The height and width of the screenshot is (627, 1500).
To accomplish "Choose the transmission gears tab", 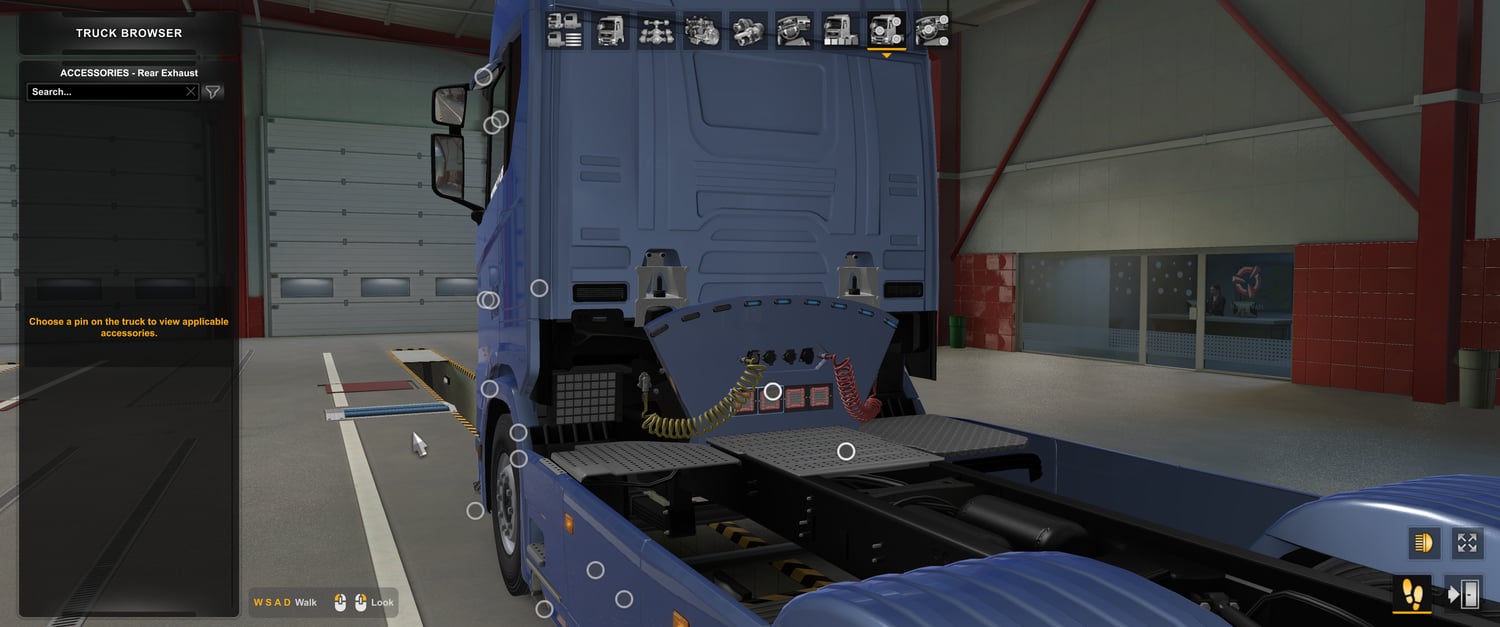I will 748,31.
